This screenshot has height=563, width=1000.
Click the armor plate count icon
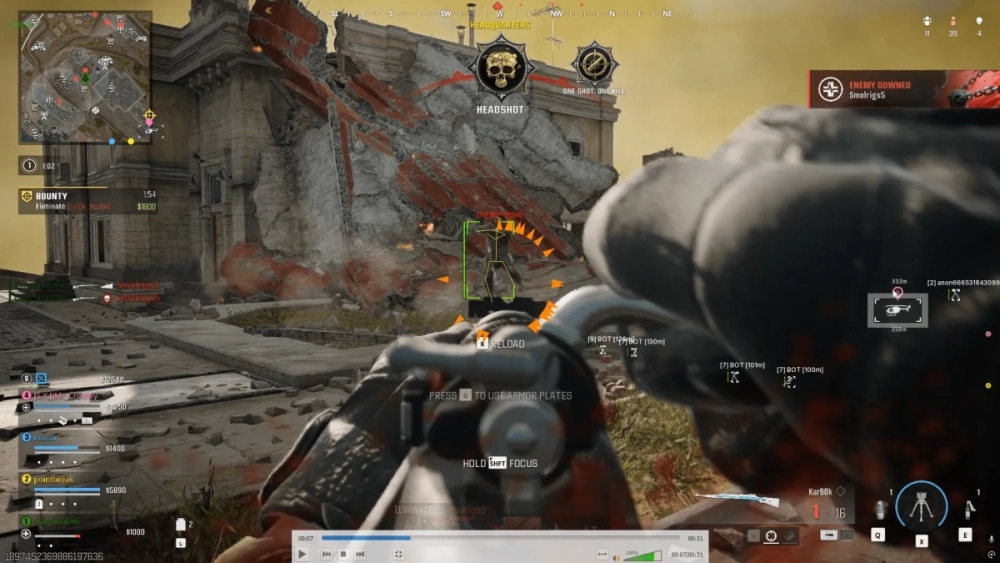pyautogui.click(x=181, y=524)
